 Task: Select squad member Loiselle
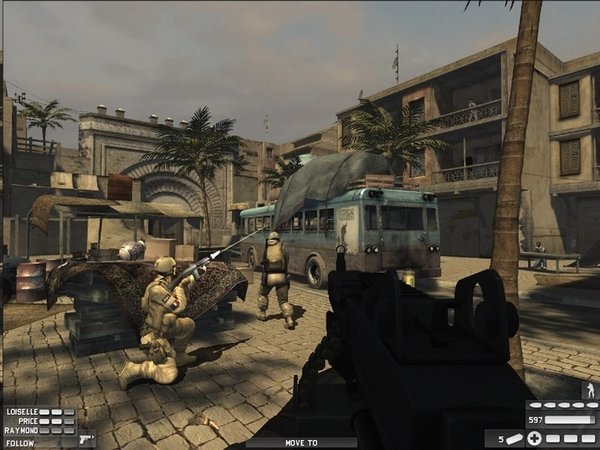coord(20,411)
